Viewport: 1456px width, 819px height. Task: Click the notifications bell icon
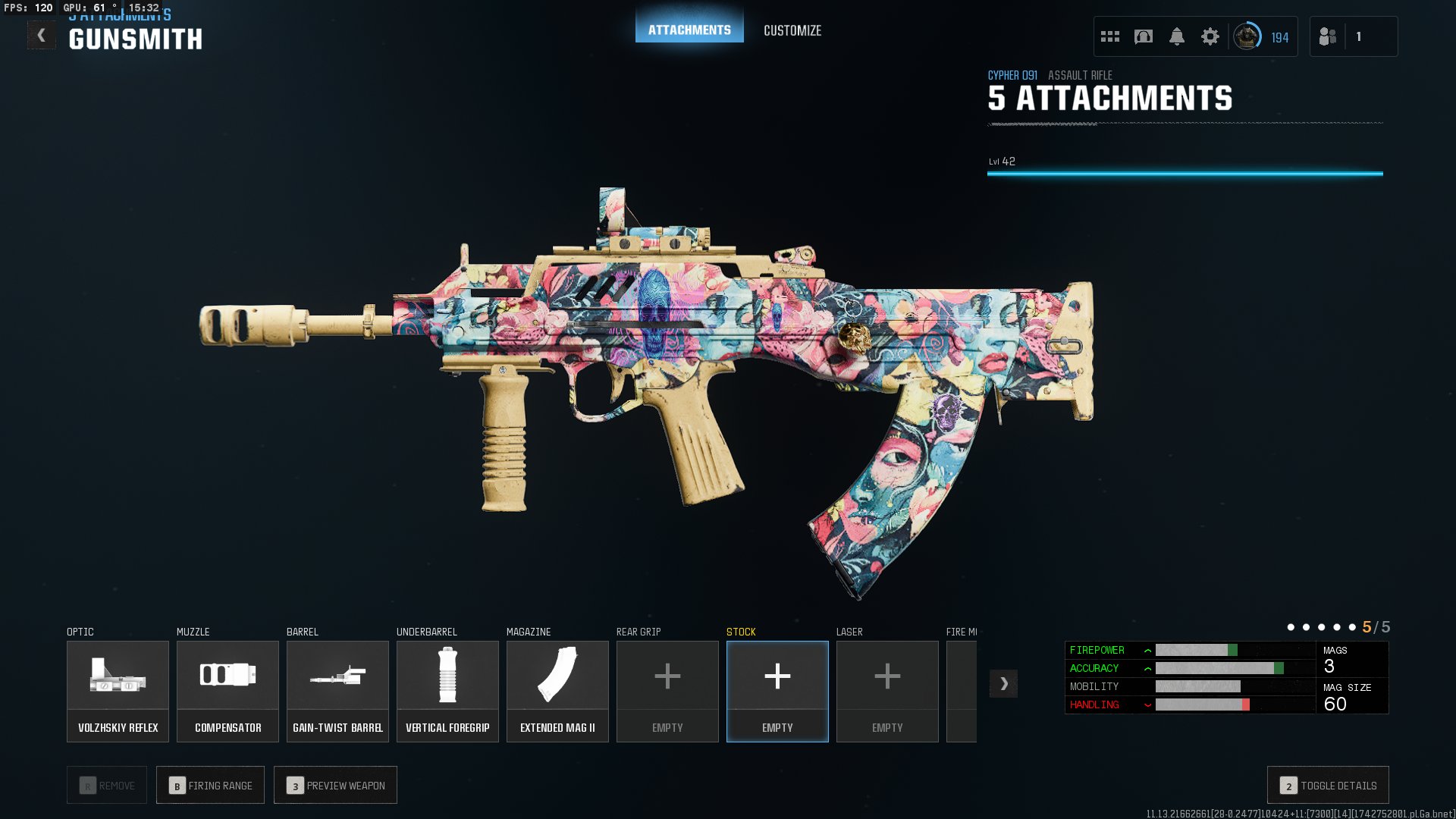click(1176, 35)
